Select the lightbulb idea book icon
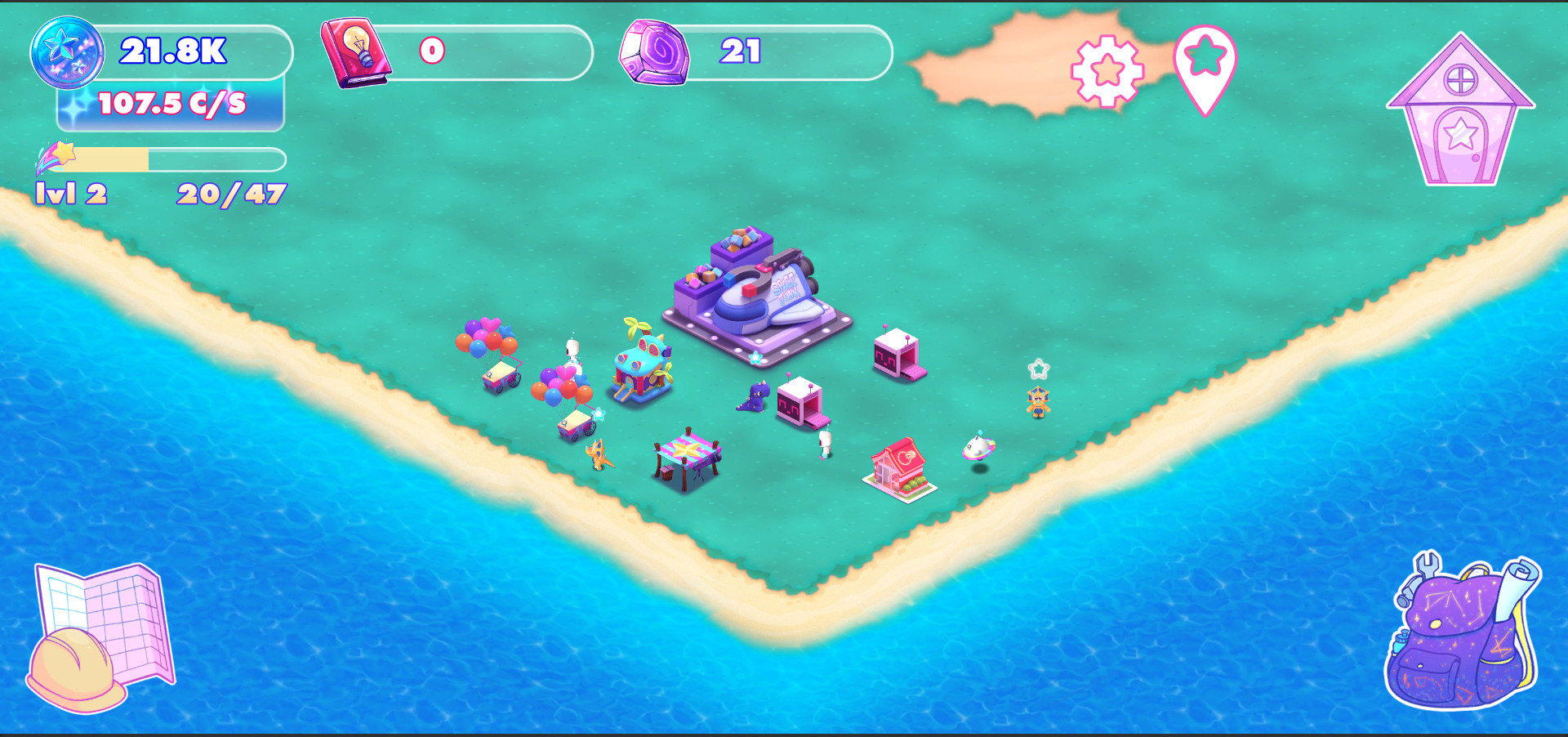The width and height of the screenshot is (1568, 737). point(356,52)
